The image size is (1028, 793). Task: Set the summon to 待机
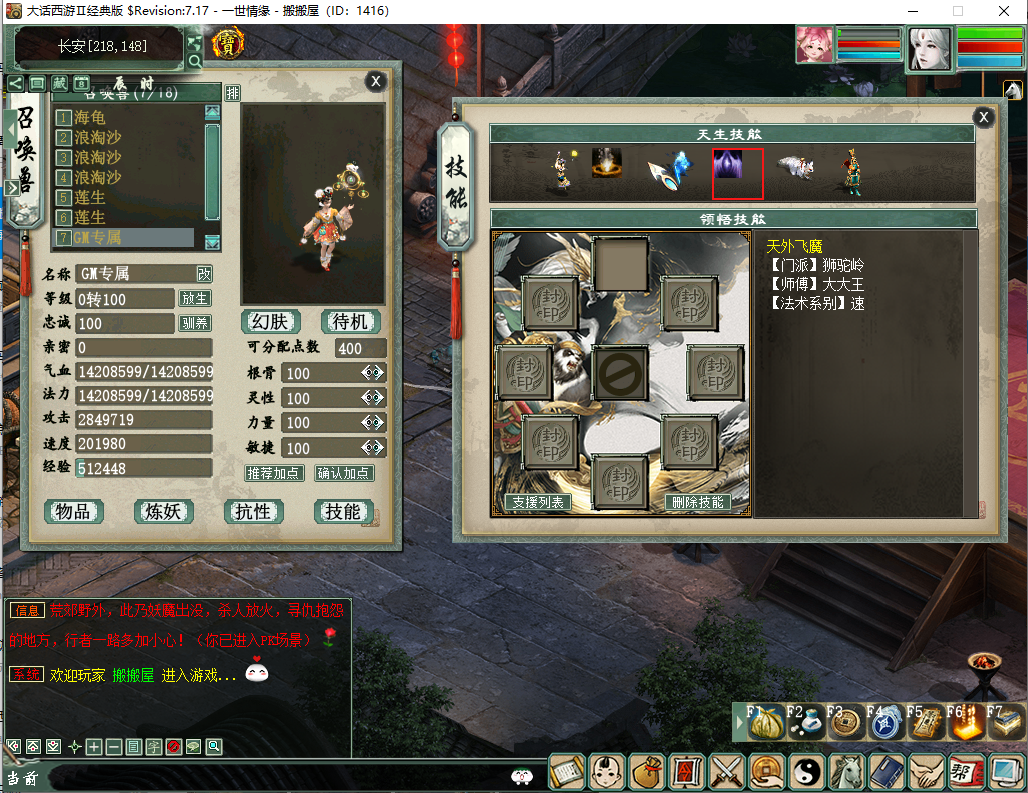point(351,322)
